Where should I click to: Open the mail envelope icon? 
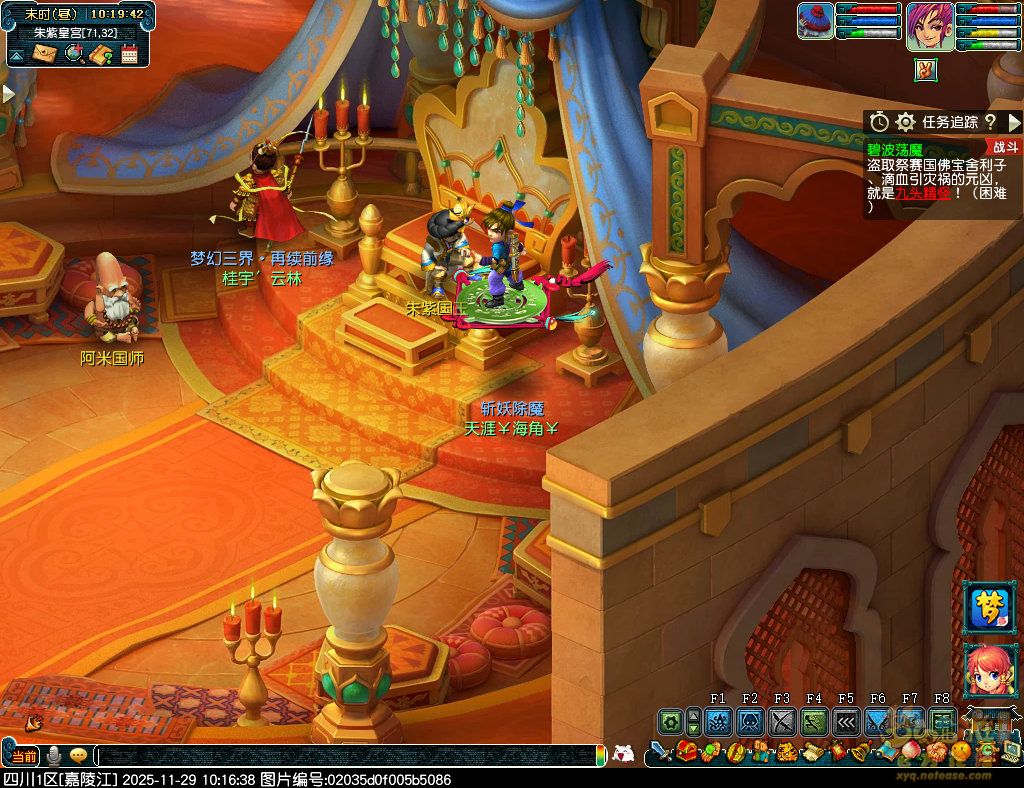pos(44,54)
